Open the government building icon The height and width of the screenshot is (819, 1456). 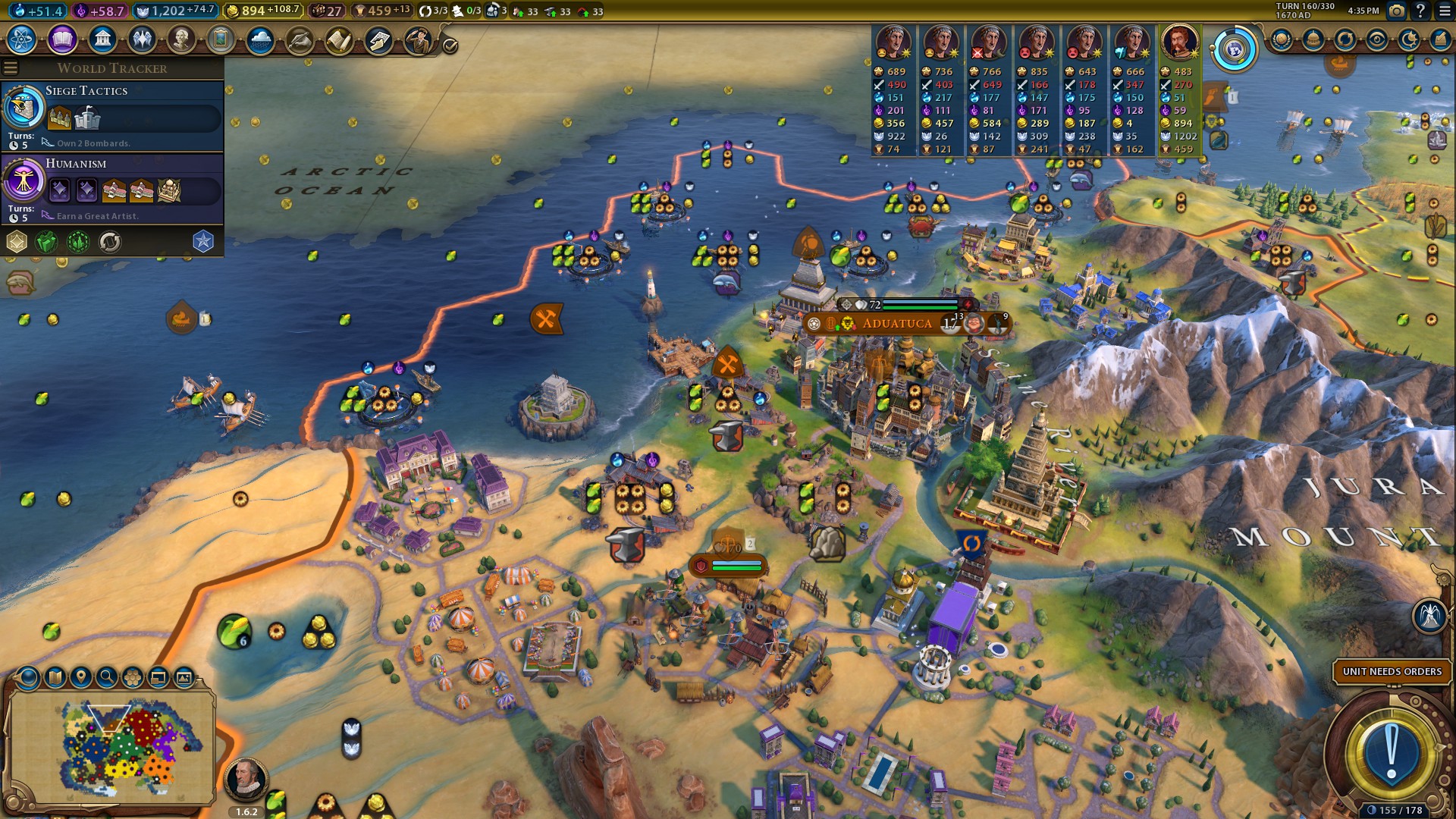102,39
